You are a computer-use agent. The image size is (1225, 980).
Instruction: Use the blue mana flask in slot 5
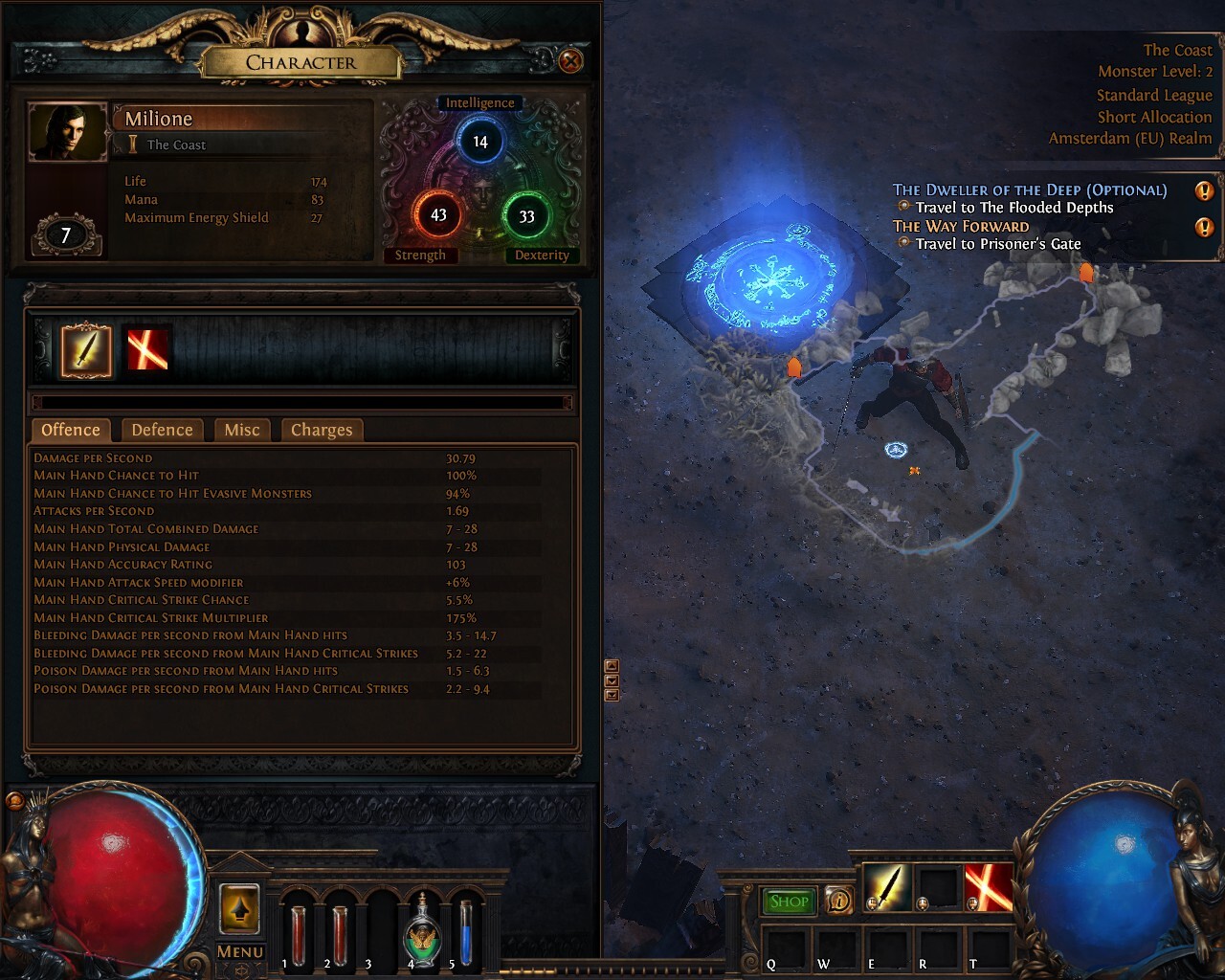click(x=465, y=933)
